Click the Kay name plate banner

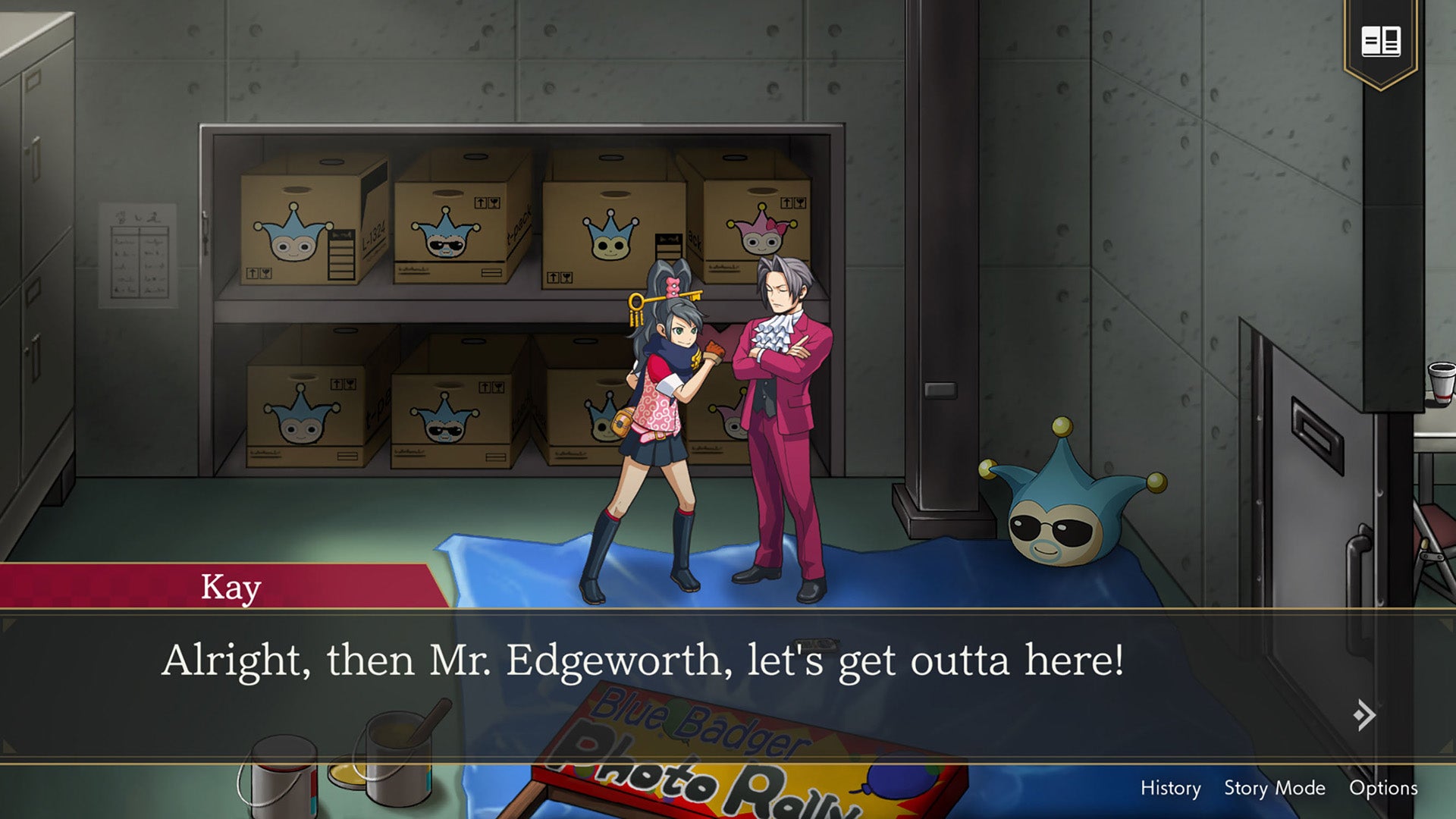tap(230, 587)
